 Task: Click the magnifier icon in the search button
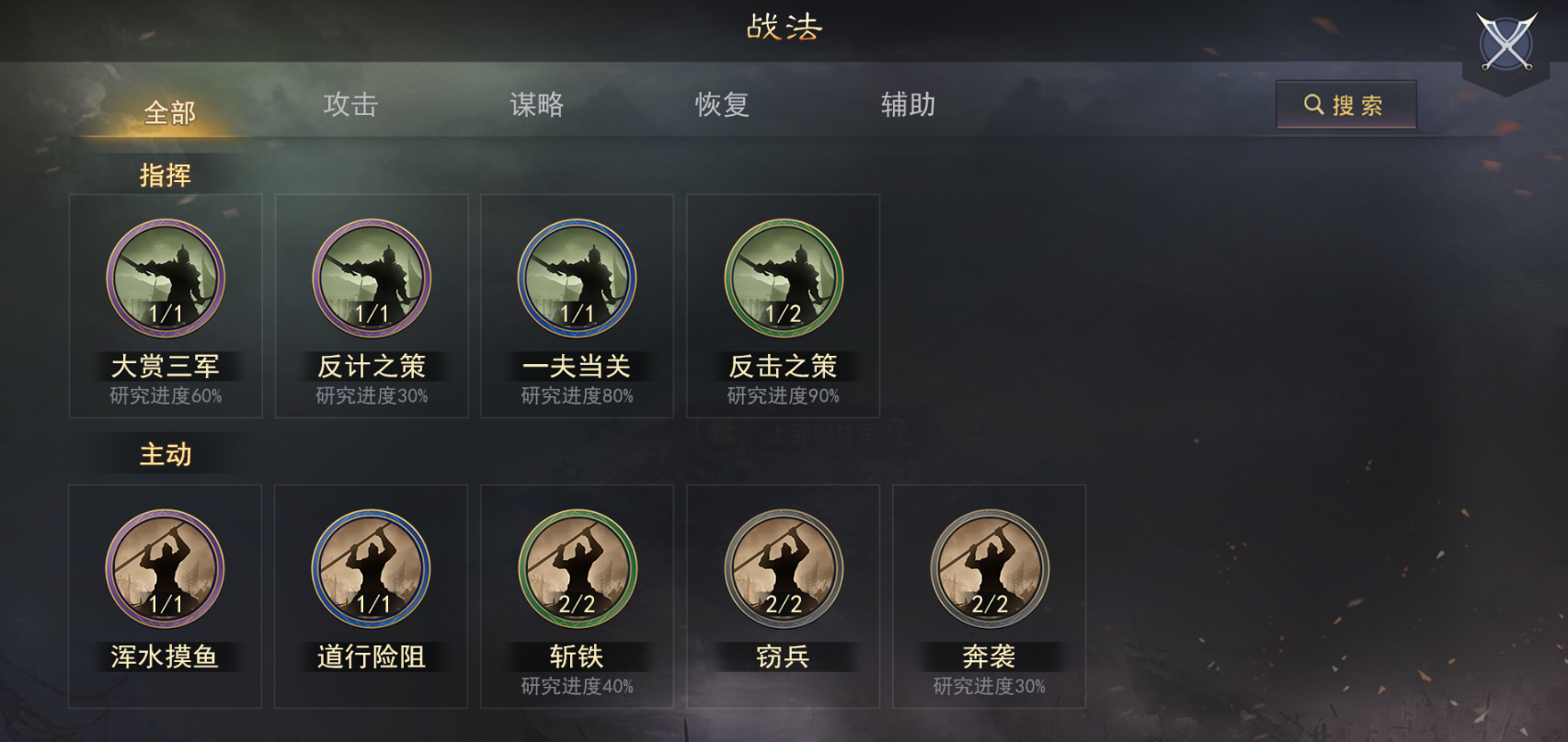click(1313, 104)
